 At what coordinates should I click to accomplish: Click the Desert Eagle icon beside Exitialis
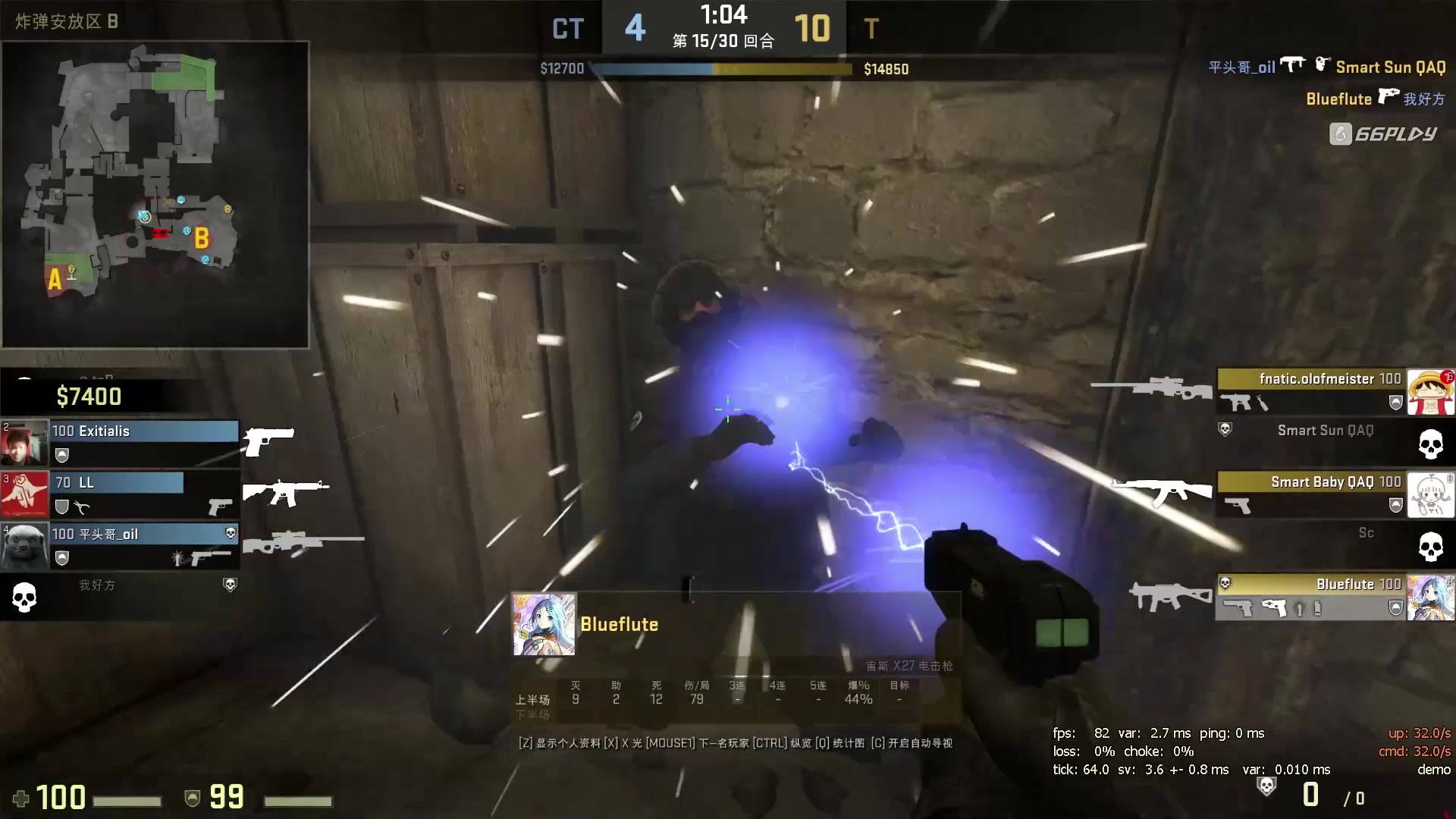coord(268,442)
